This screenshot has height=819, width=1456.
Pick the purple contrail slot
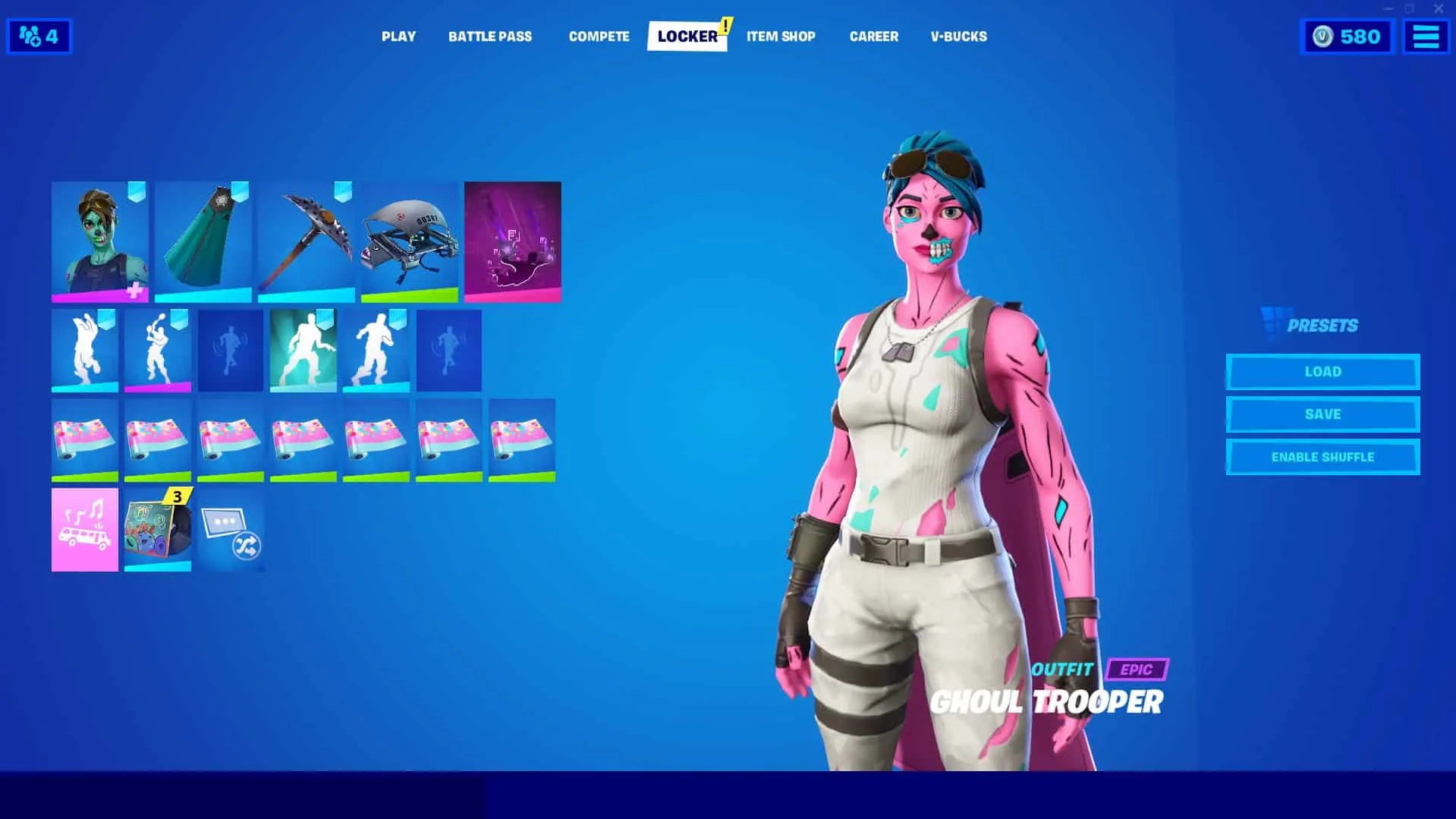(512, 241)
